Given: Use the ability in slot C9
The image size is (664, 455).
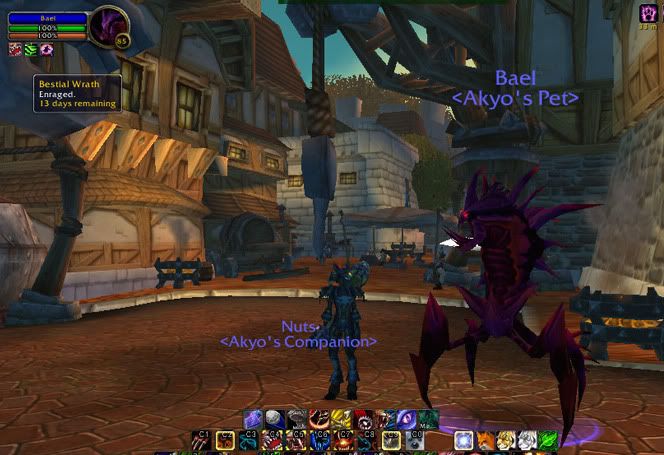Looking at the screenshot, I should click(391, 439).
